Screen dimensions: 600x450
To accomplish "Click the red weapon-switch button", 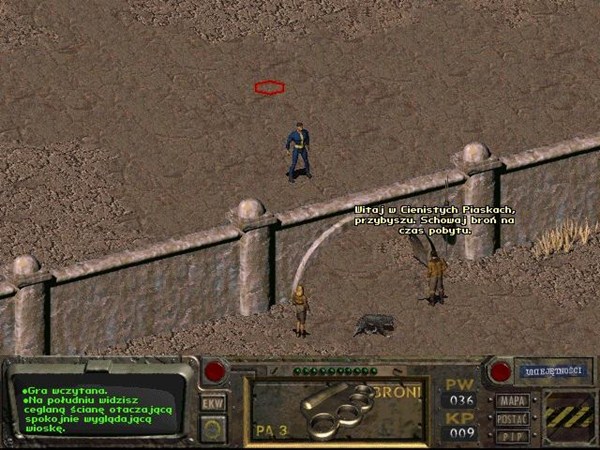I will 213,372.
